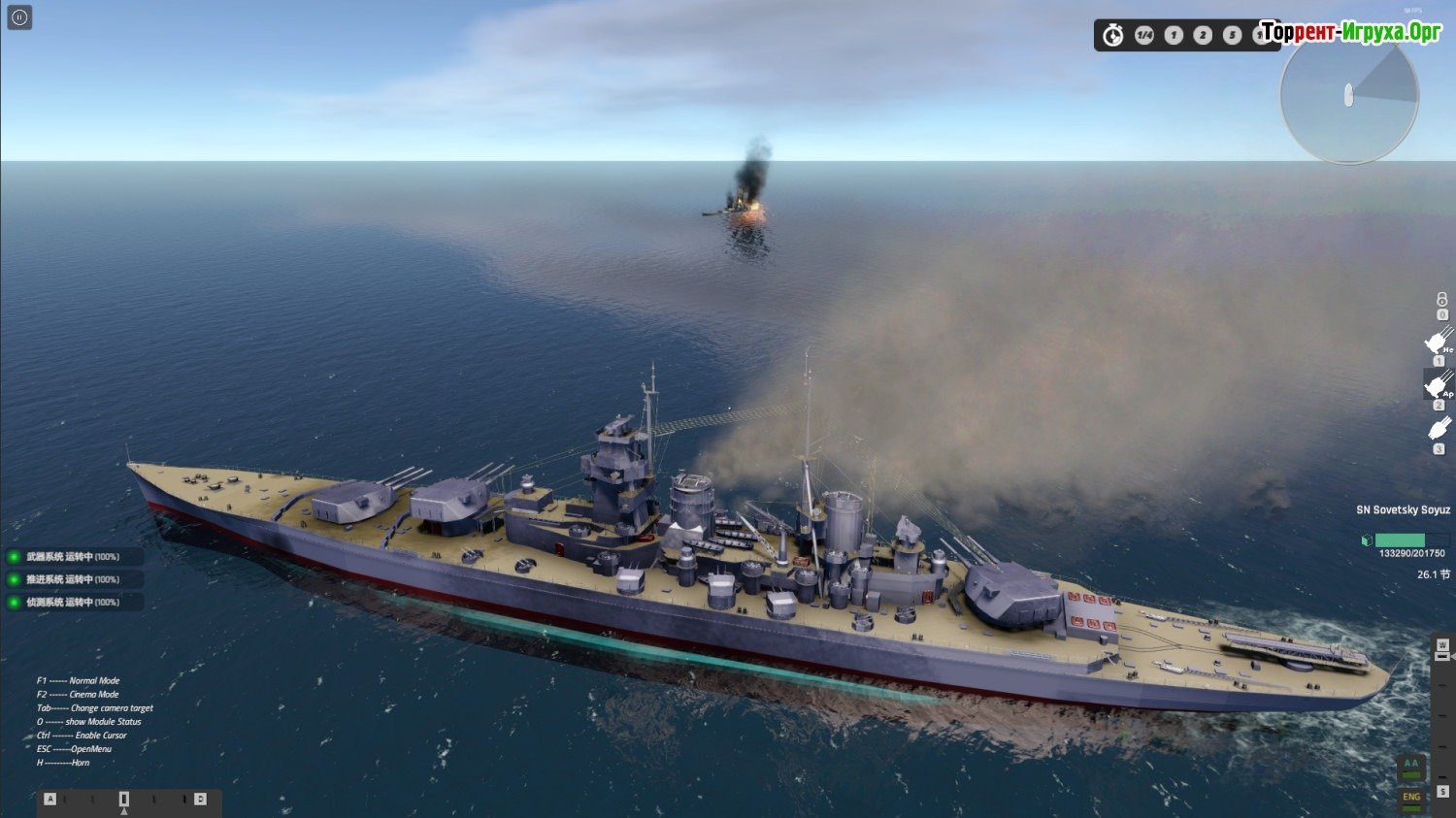Open the detection system status row

tap(74, 603)
